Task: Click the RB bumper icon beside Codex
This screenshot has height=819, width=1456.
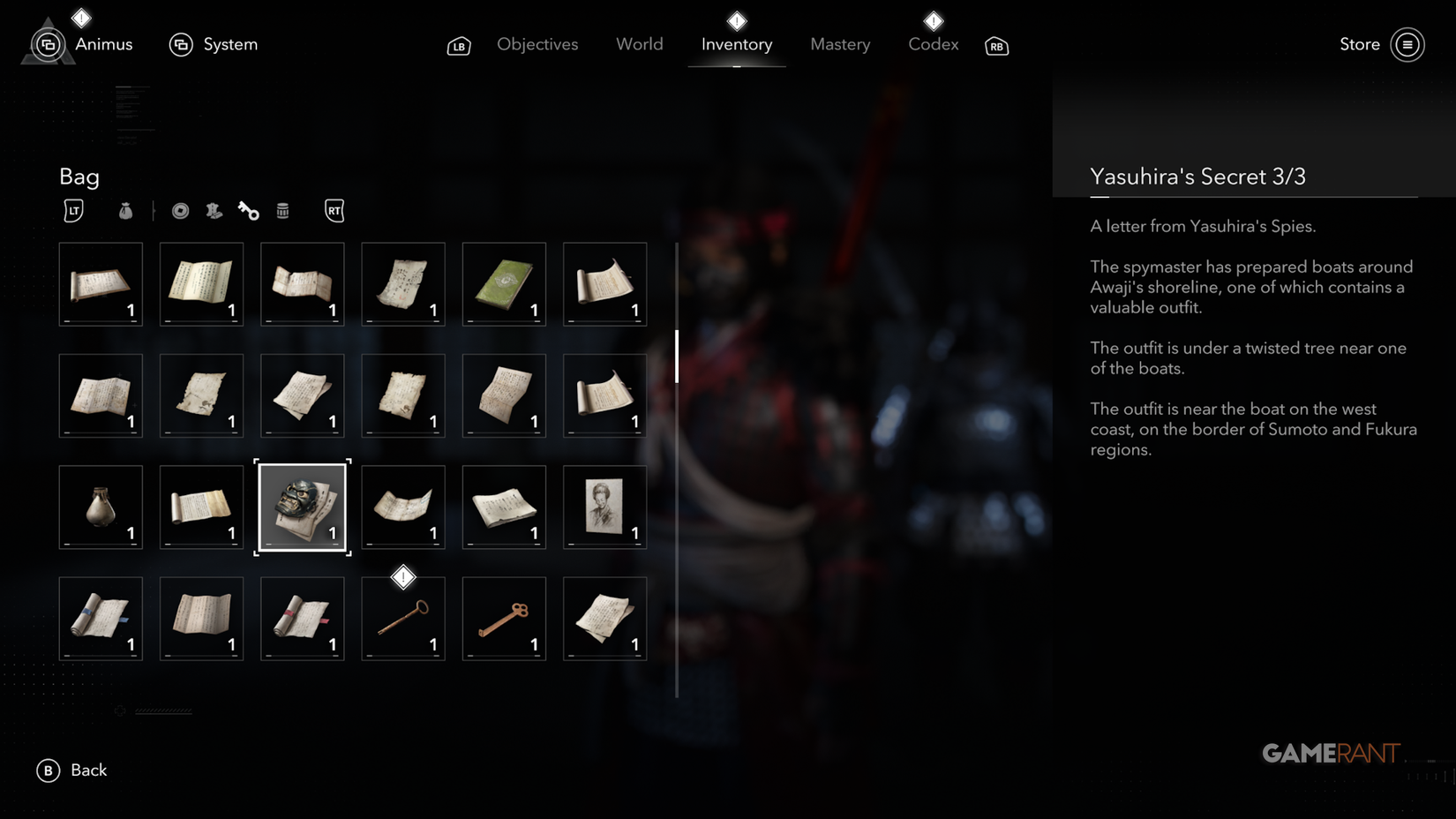Action: 996,47
